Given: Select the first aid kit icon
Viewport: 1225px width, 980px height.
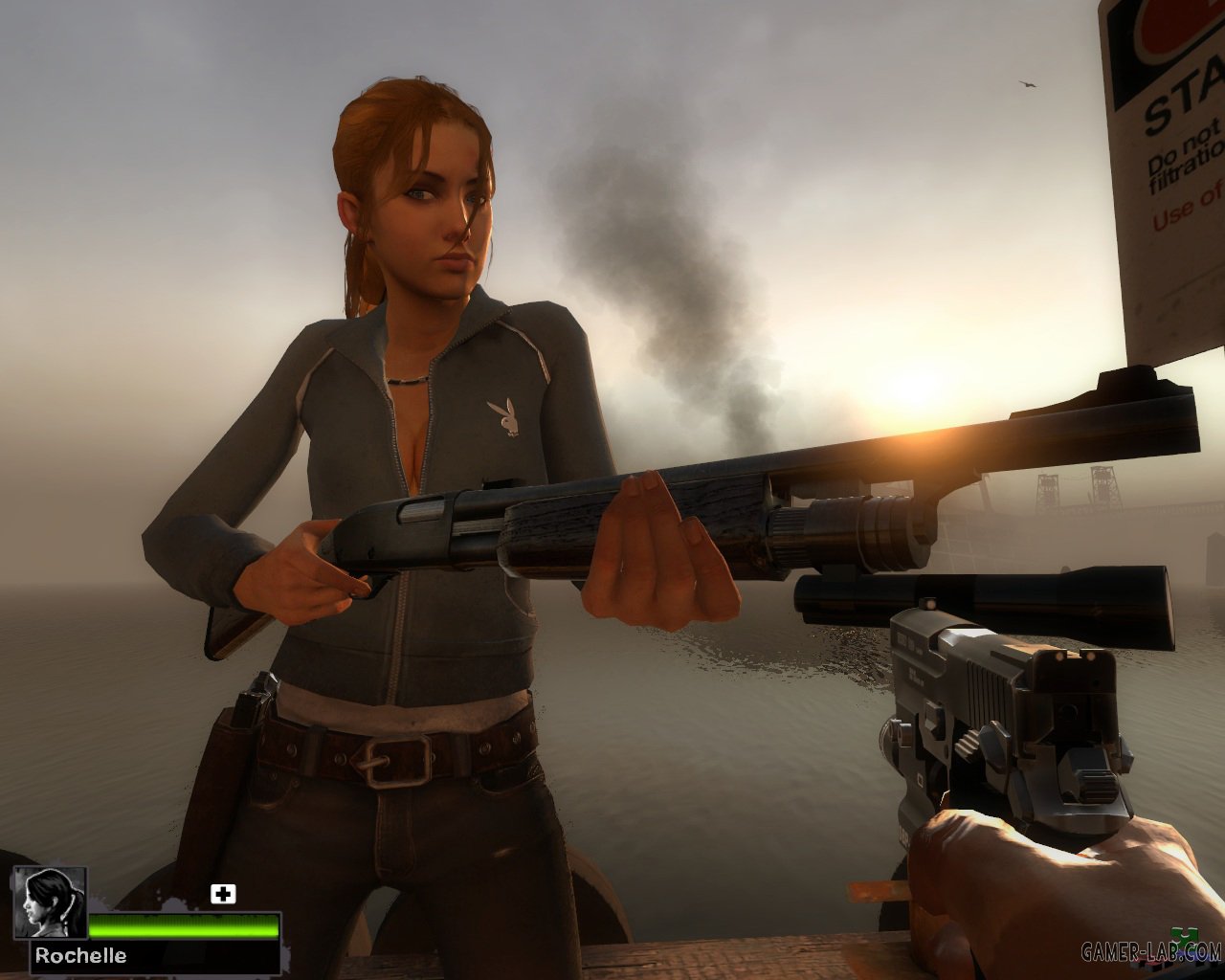Looking at the screenshot, I should pyautogui.click(x=223, y=894).
